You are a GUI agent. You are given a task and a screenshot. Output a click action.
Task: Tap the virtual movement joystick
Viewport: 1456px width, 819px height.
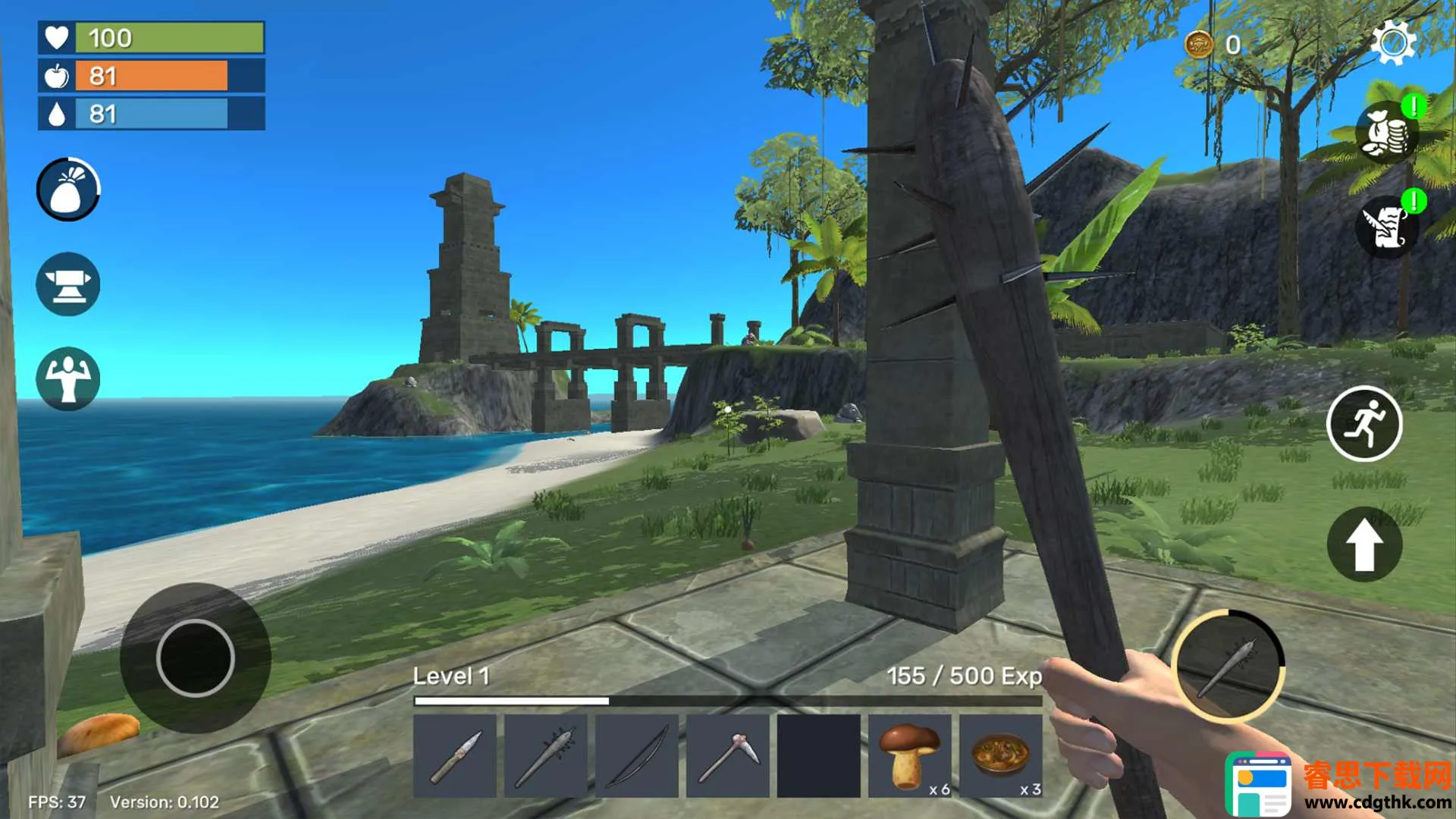[196, 657]
